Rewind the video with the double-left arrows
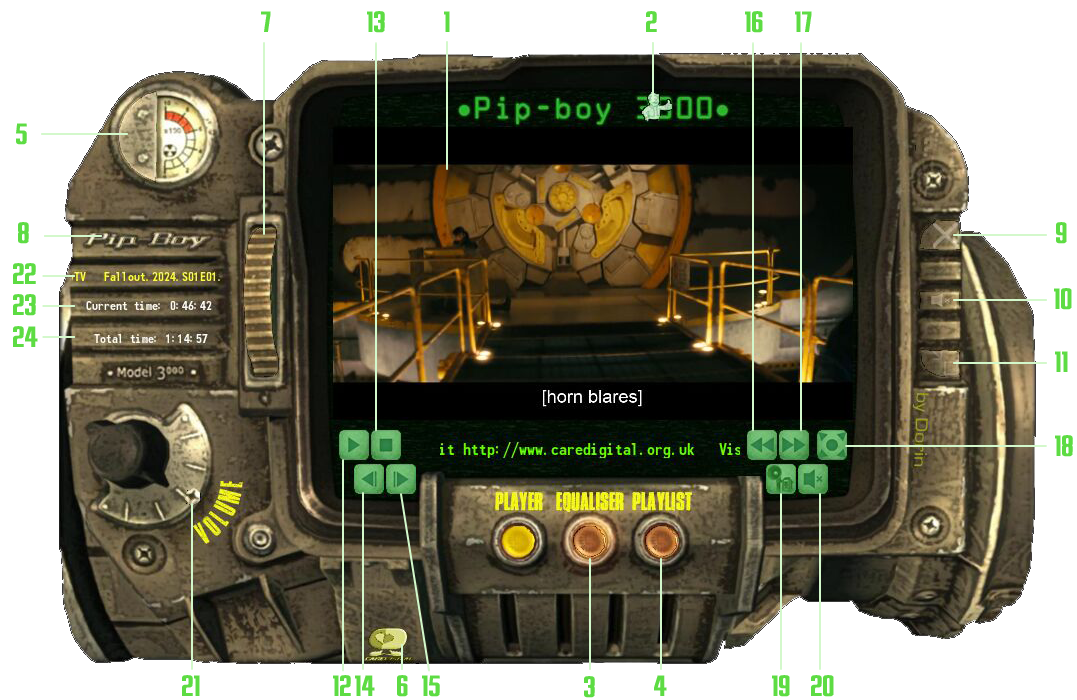 (762, 444)
